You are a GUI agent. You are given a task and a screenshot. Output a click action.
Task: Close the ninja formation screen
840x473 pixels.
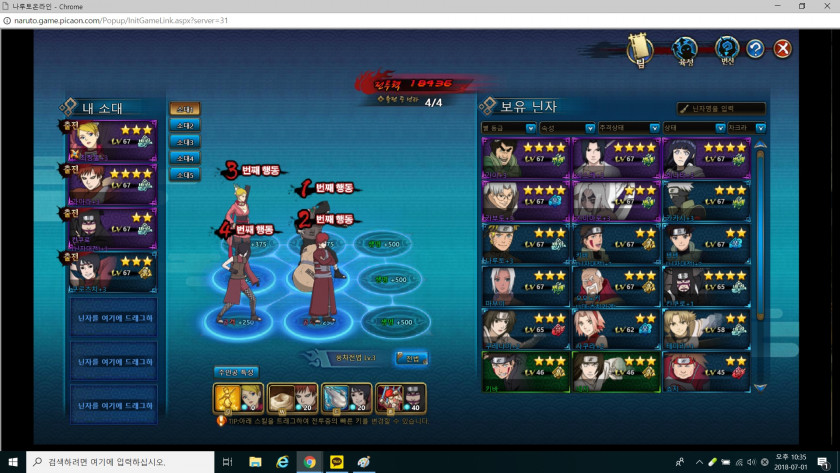point(783,48)
